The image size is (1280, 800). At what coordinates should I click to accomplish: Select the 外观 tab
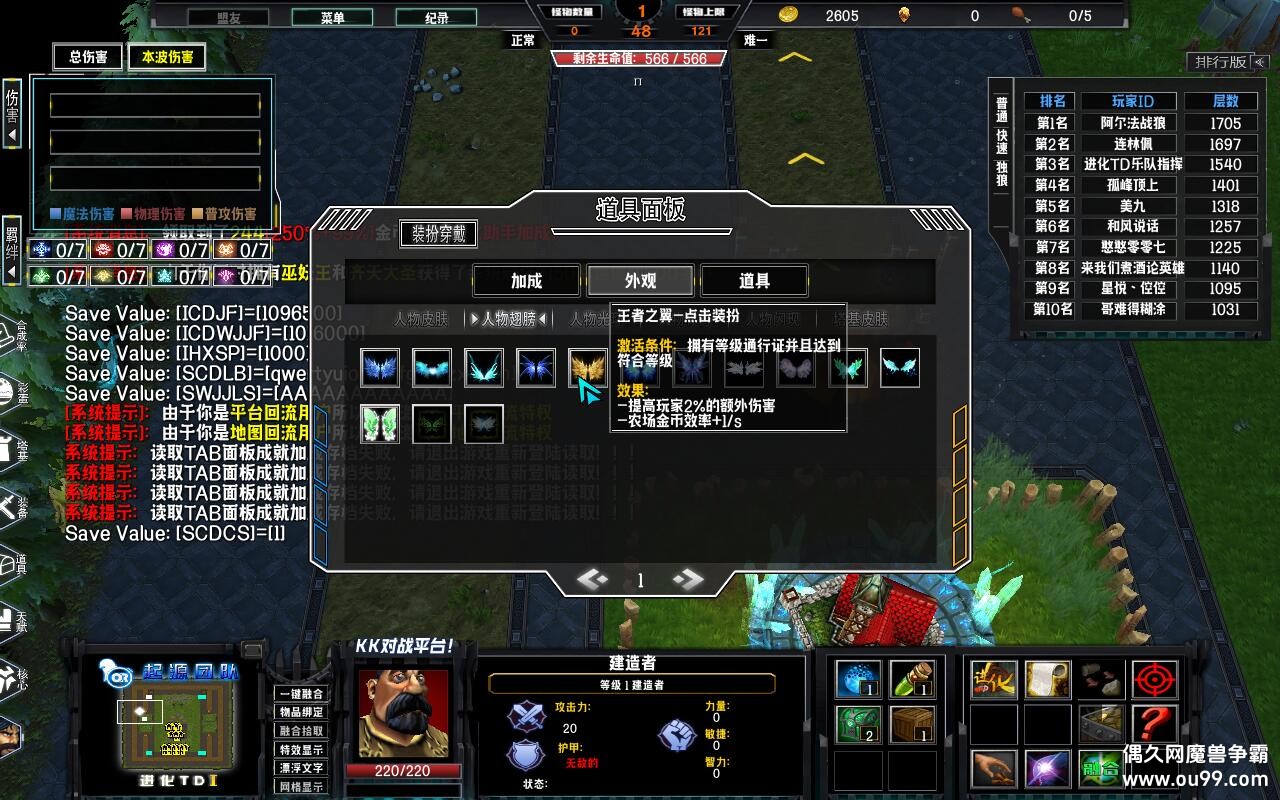click(640, 281)
